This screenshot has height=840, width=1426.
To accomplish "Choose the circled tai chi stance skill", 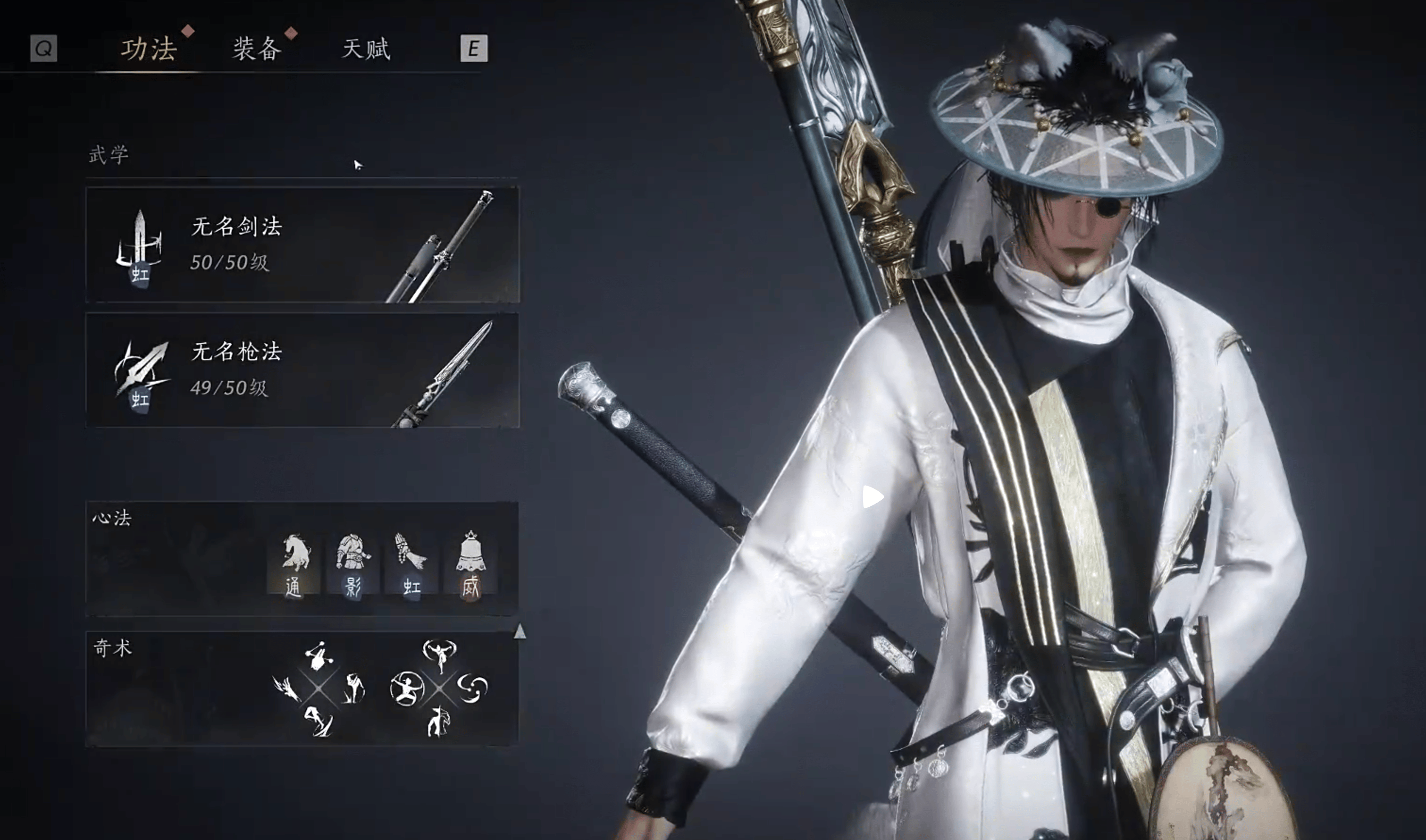I will pyautogui.click(x=406, y=689).
